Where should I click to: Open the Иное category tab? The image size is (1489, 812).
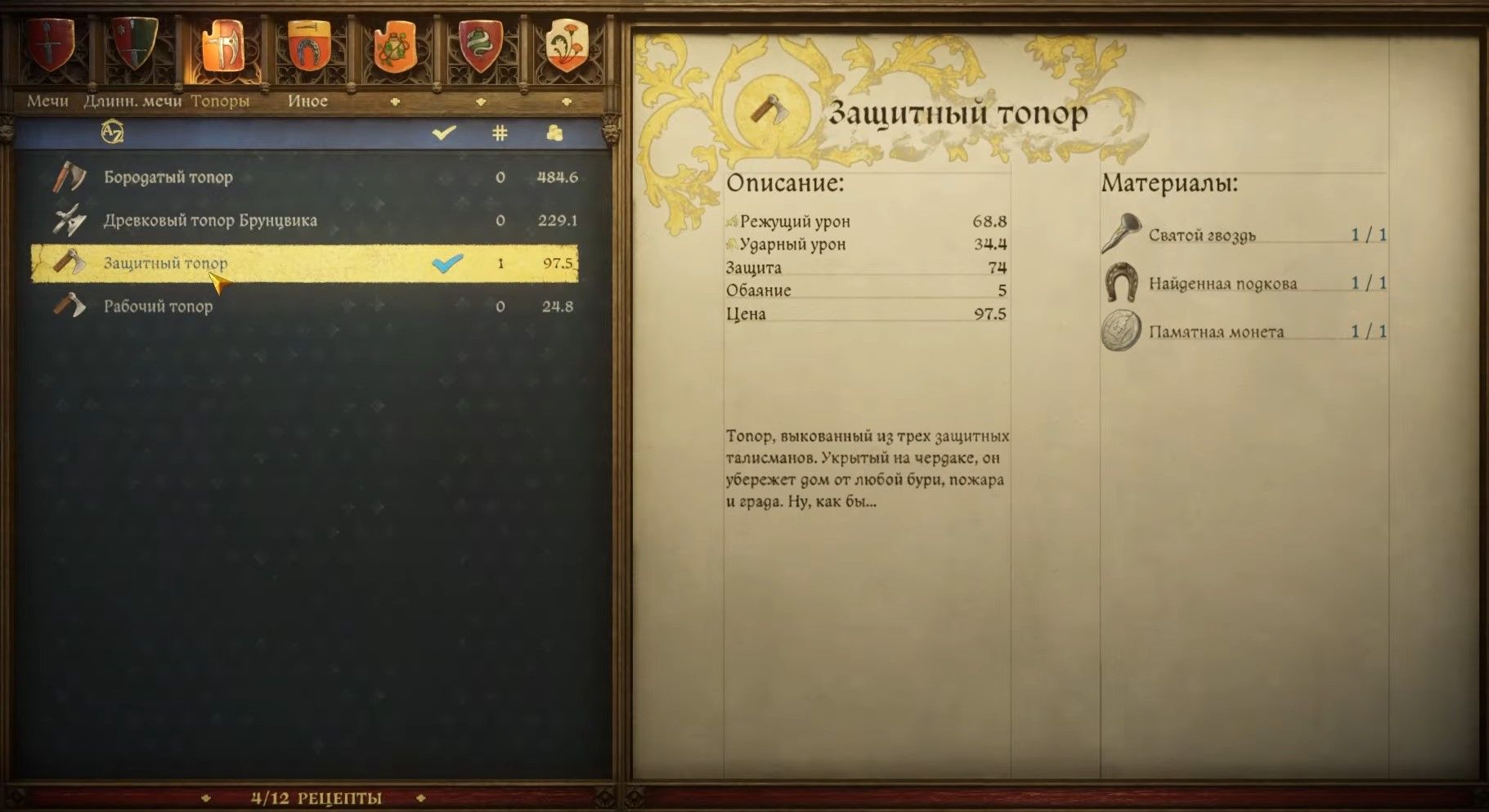coord(307,101)
